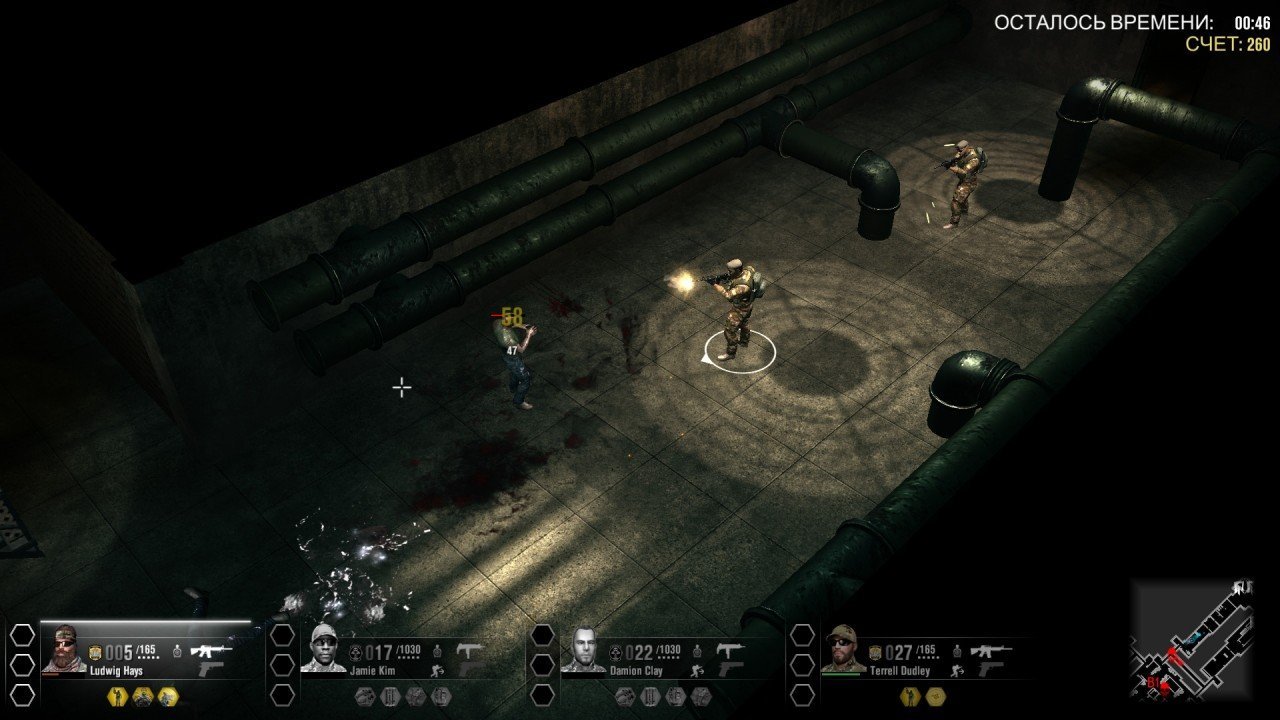1280x720 pixels.
Task: Select Ludwig Hays' assault rifle
Action: click(211, 650)
